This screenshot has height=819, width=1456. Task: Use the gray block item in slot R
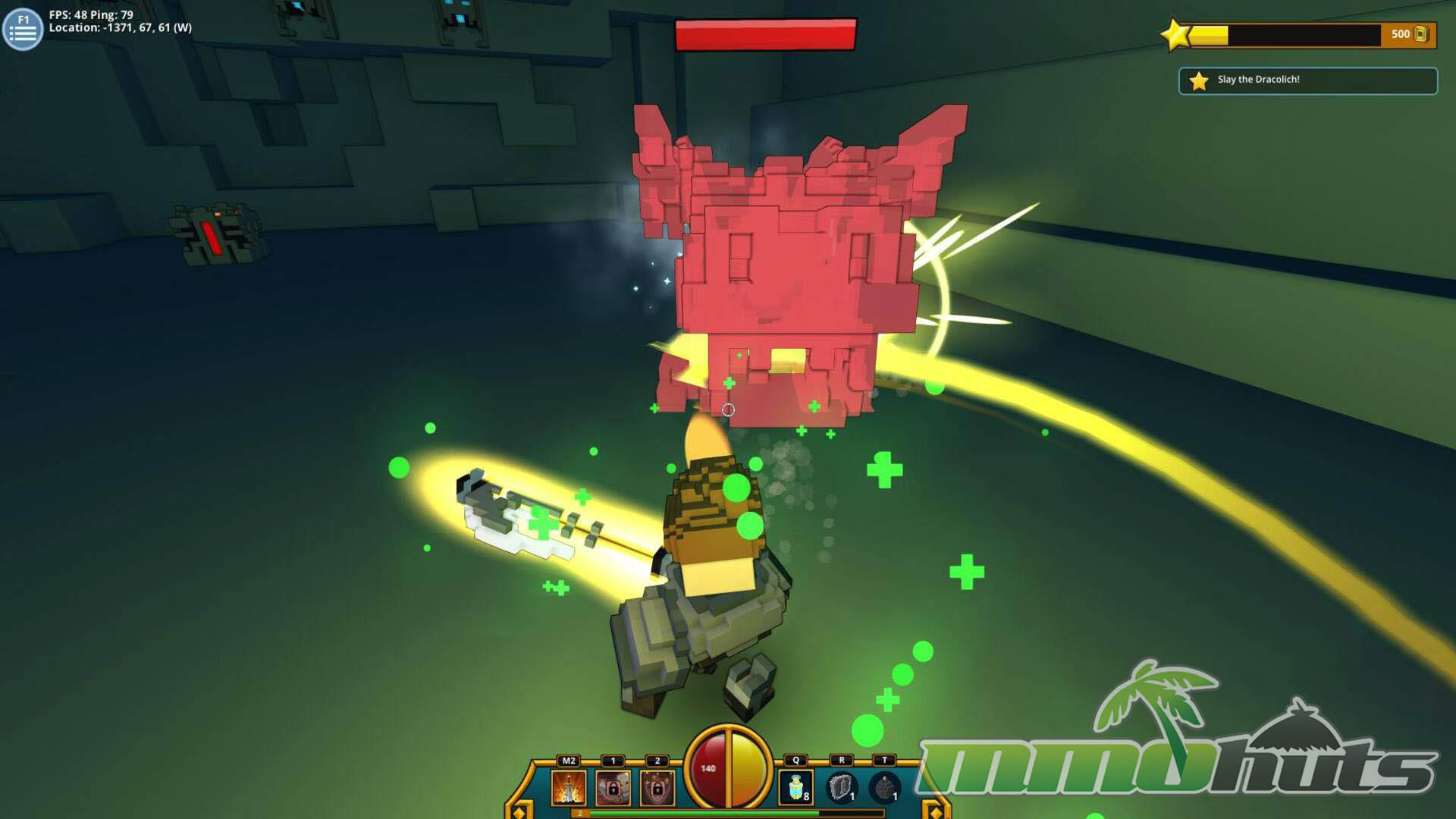point(840,788)
